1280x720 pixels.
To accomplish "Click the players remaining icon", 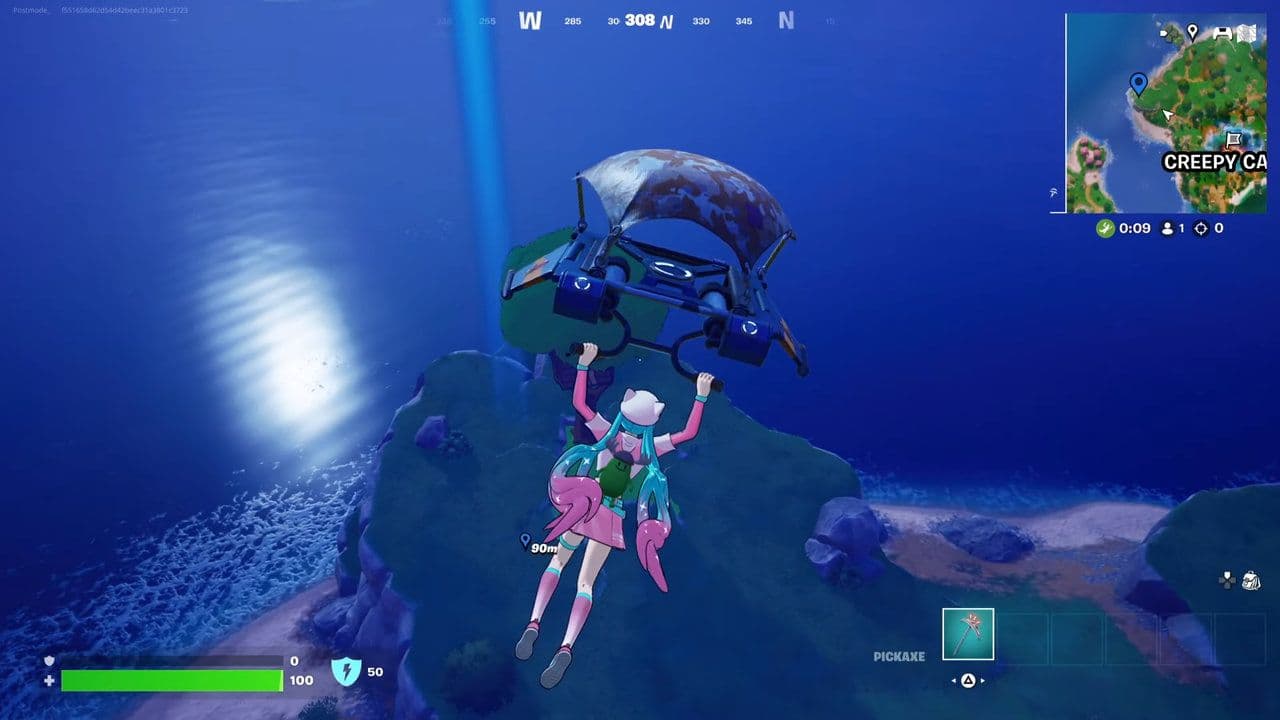I will 1168,228.
